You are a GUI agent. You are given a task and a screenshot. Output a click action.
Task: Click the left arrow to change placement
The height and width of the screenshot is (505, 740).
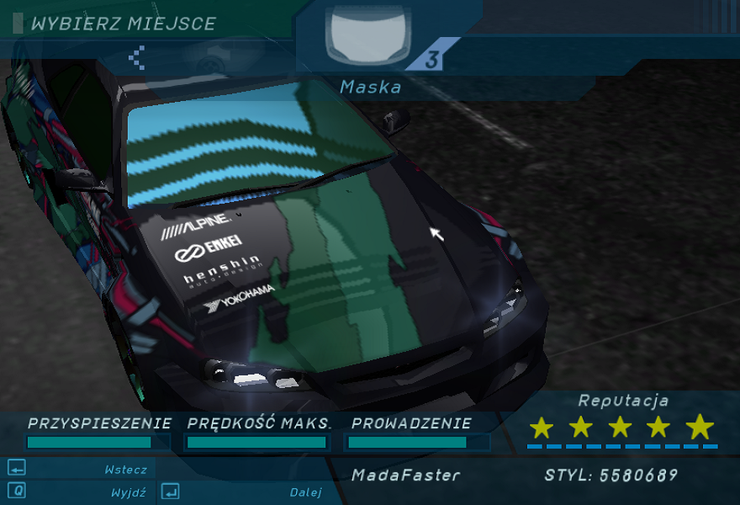[137, 58]
